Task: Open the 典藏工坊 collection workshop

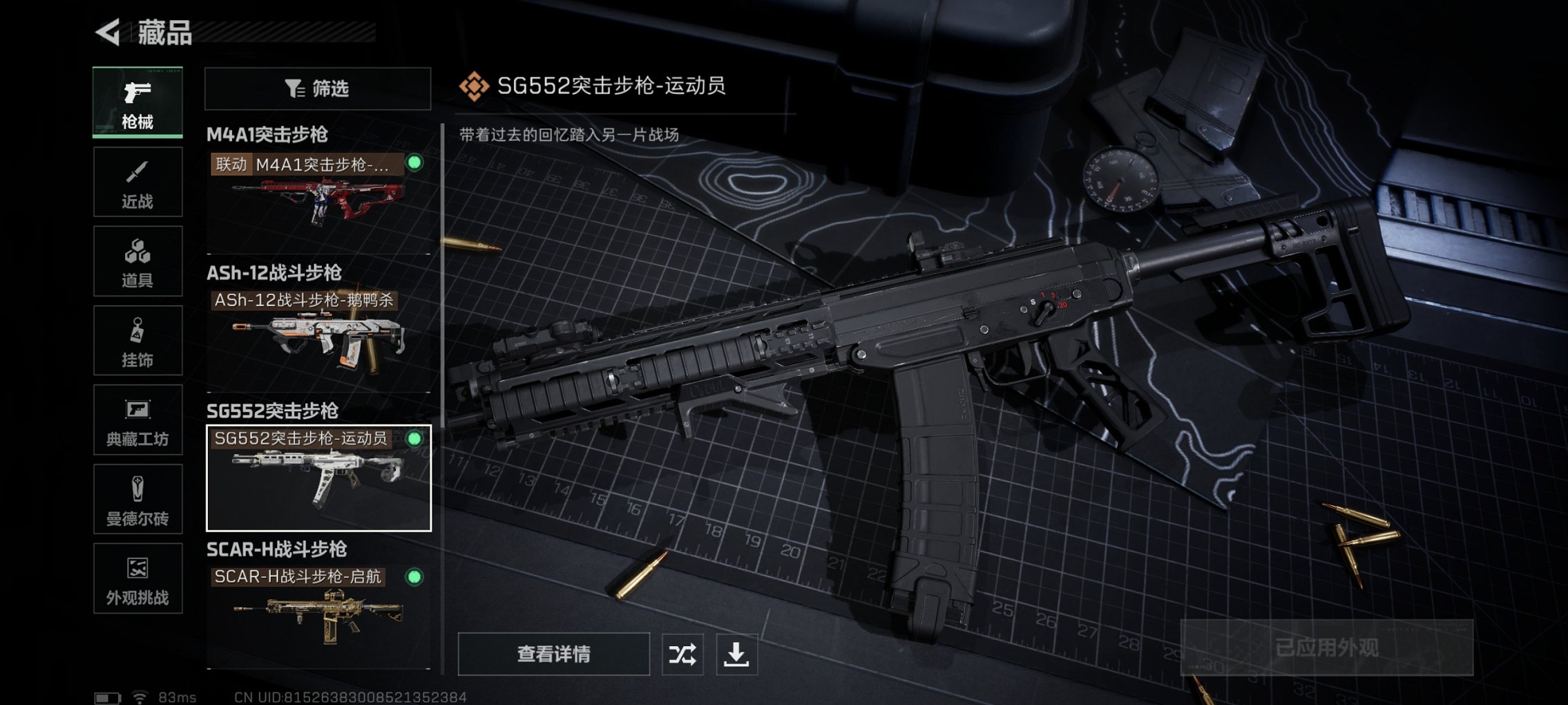Action: click(137, 420)
